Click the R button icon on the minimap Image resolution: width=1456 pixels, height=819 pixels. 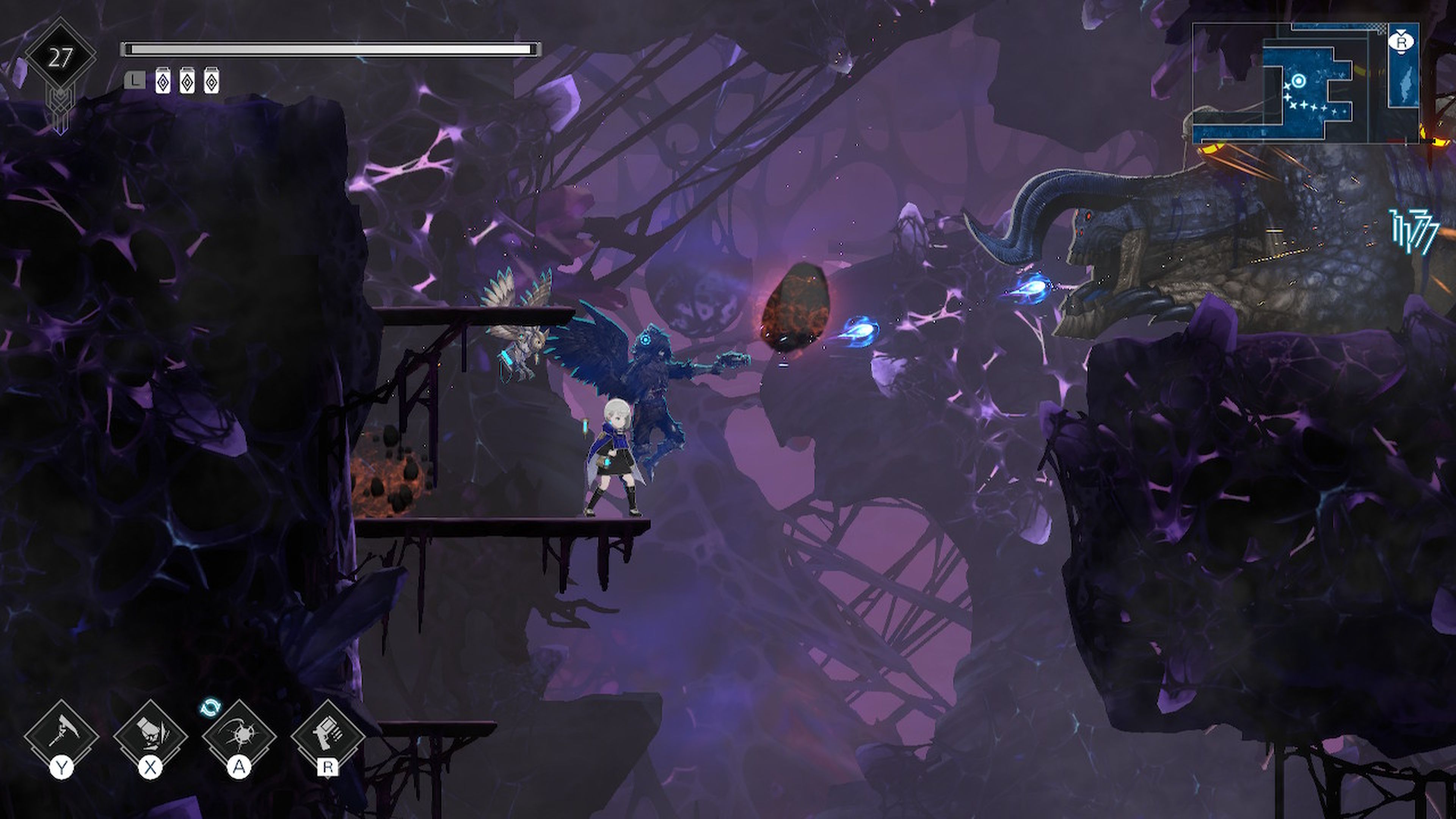tap(1402, 42)
